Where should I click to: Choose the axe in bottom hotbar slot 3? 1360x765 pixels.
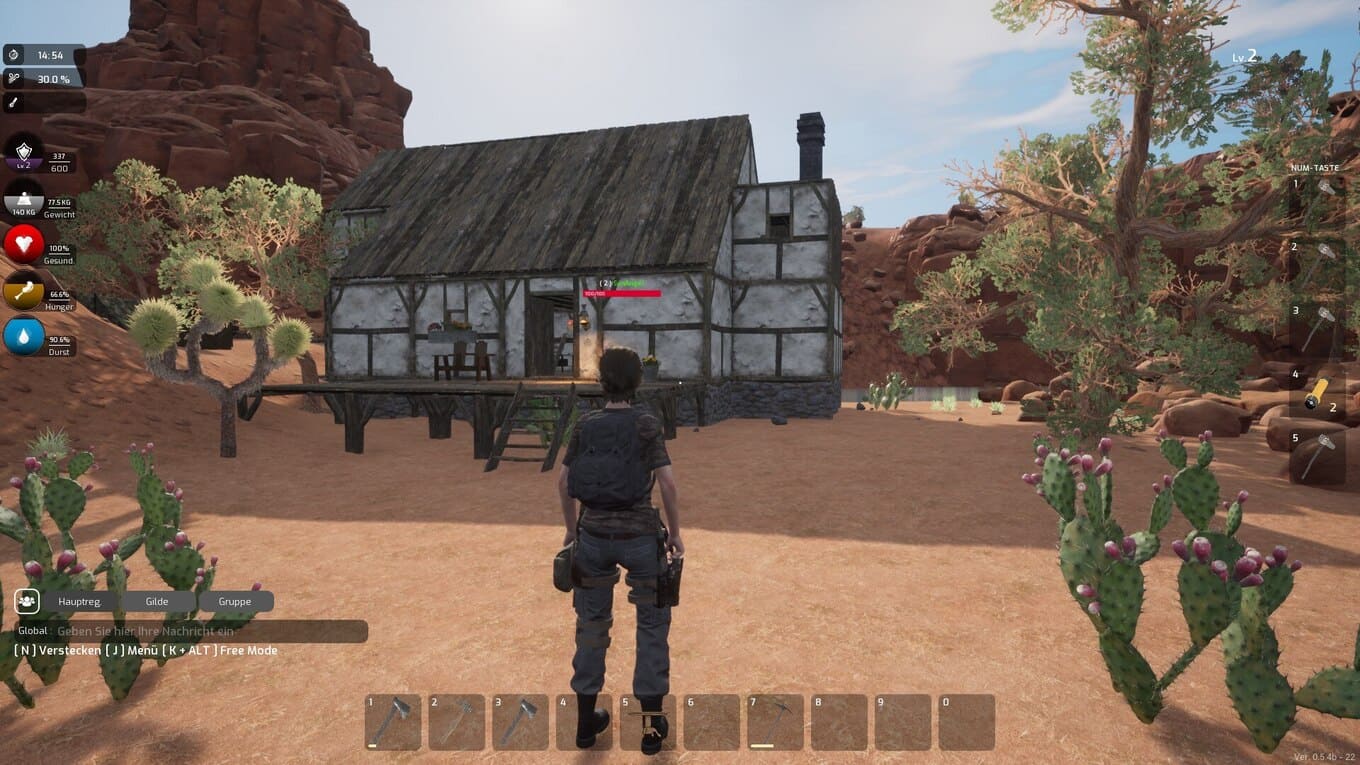521,722
